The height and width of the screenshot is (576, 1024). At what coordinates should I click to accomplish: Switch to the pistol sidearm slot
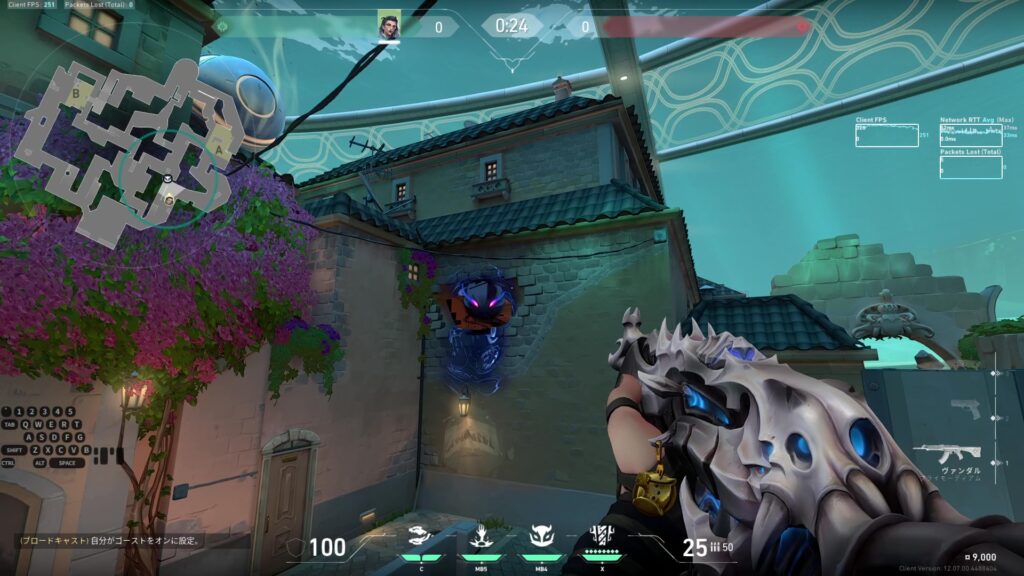coord(966,409)
